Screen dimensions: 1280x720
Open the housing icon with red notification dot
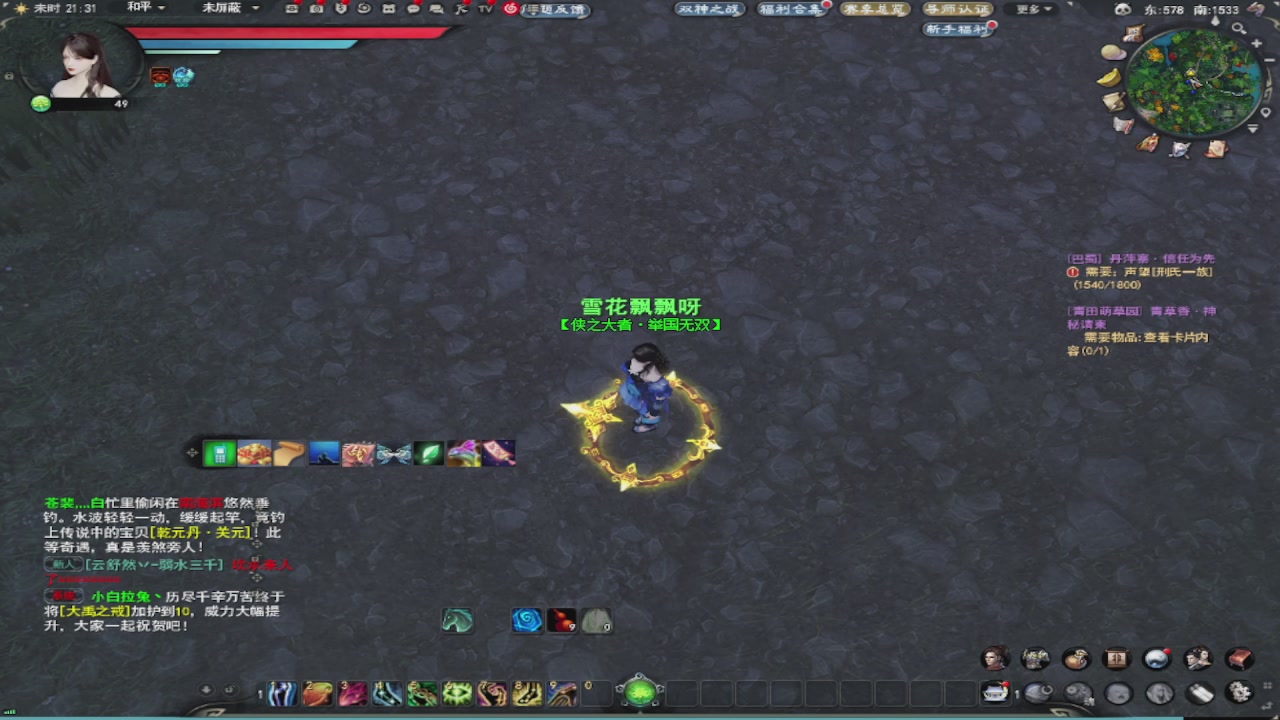click(995, 693)
